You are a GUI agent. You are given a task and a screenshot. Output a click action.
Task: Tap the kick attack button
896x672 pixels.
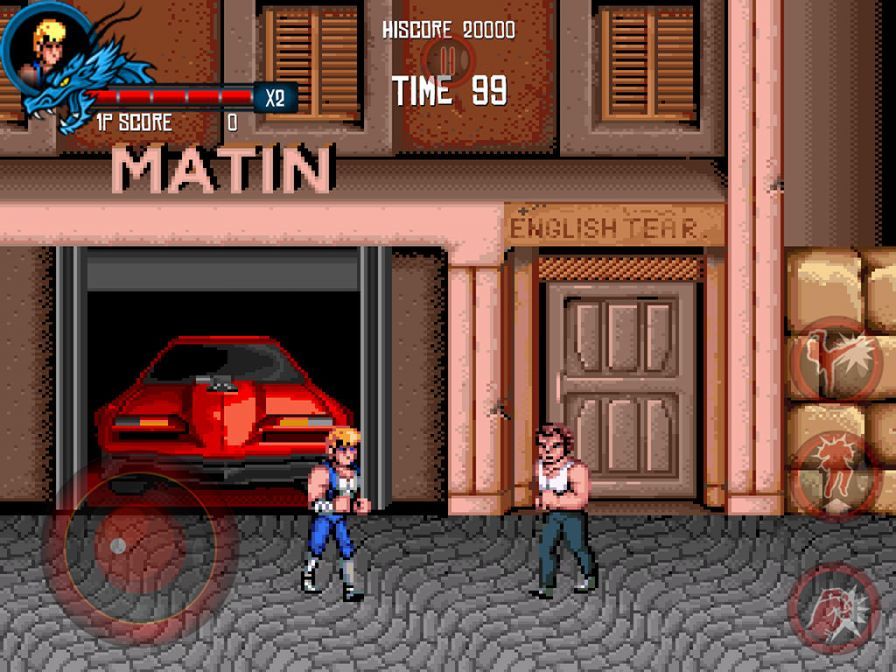coord(837,359)
